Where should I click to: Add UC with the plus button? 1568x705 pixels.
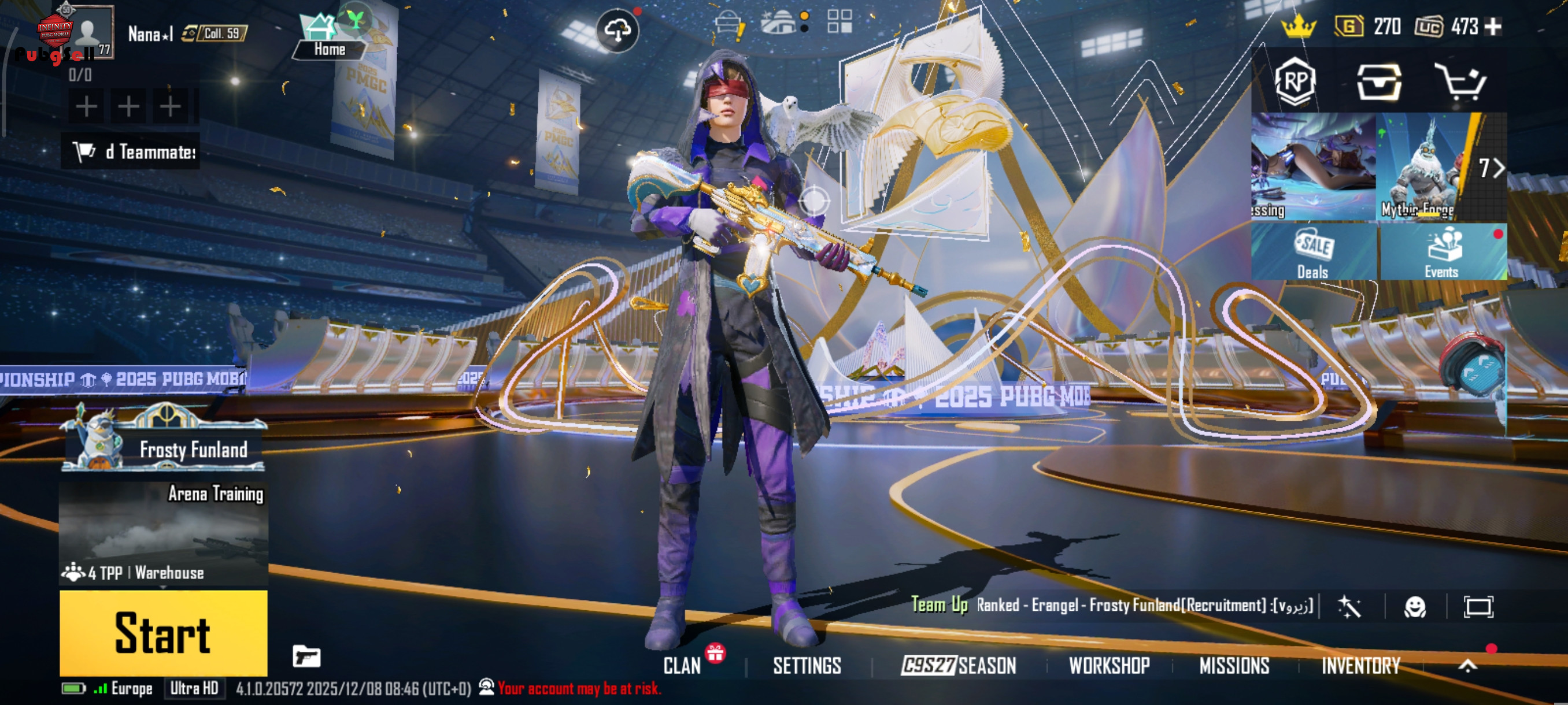1493,26
